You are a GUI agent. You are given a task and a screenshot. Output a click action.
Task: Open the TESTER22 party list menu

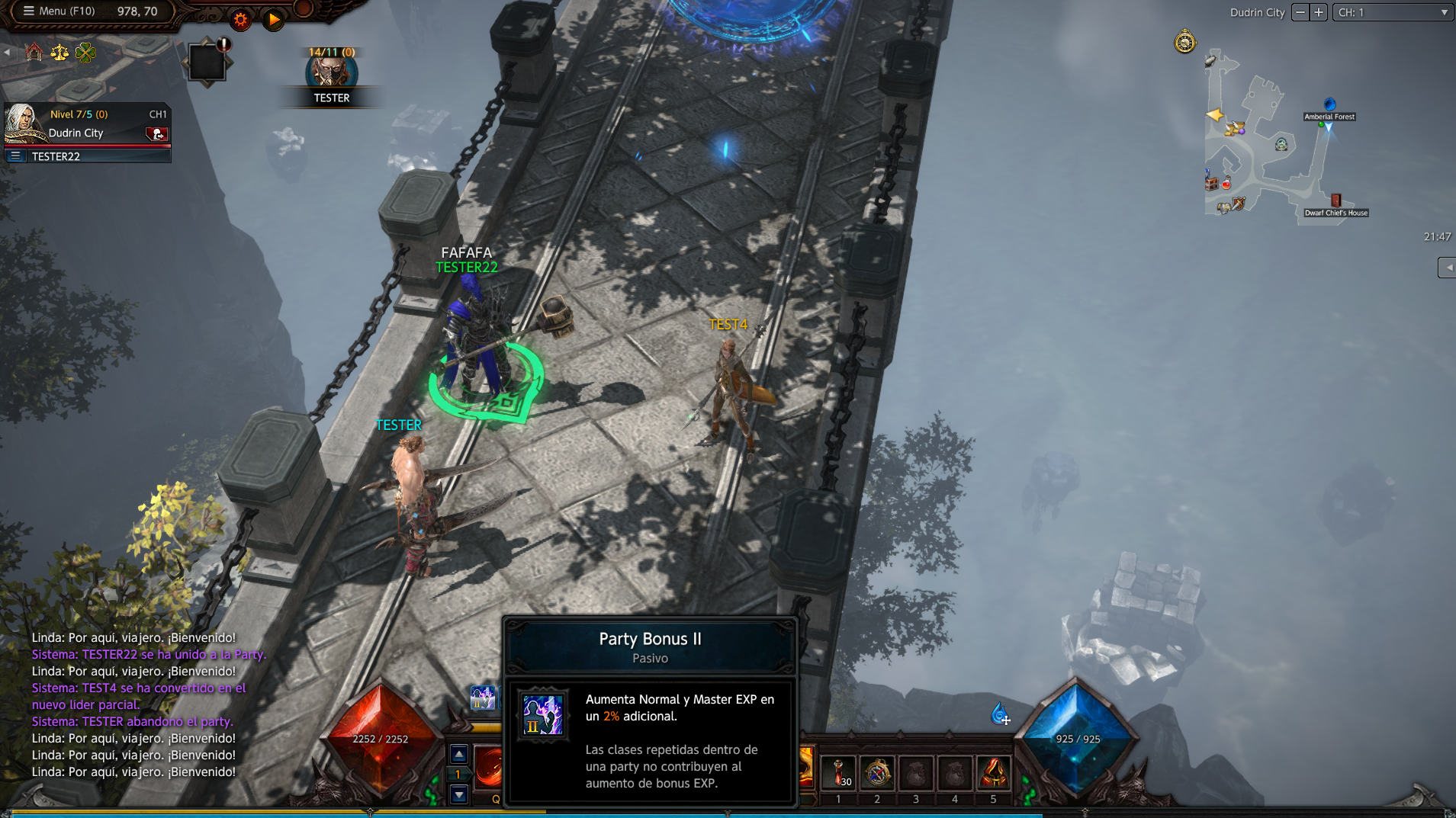15,156
